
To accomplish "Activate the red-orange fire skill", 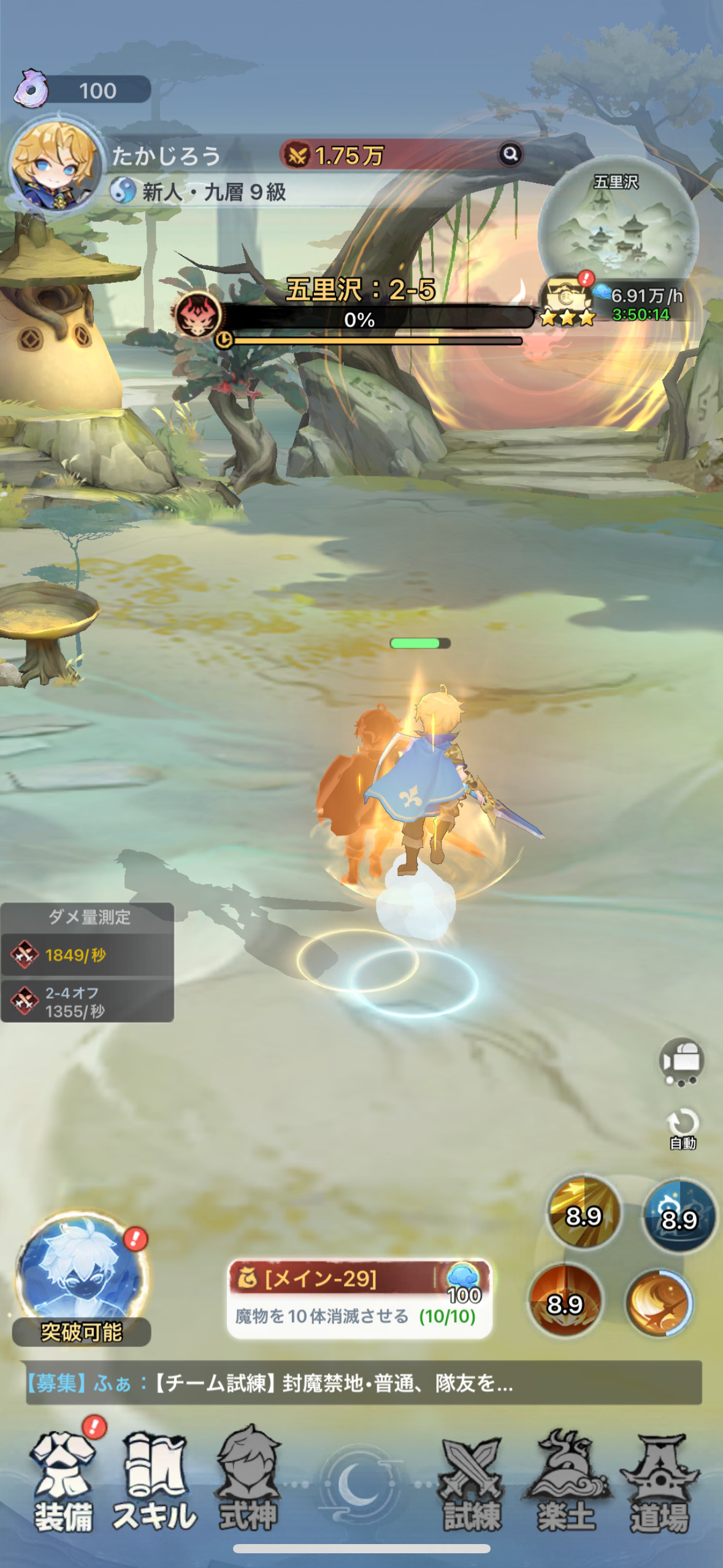I will click(x=565, y=1301).
